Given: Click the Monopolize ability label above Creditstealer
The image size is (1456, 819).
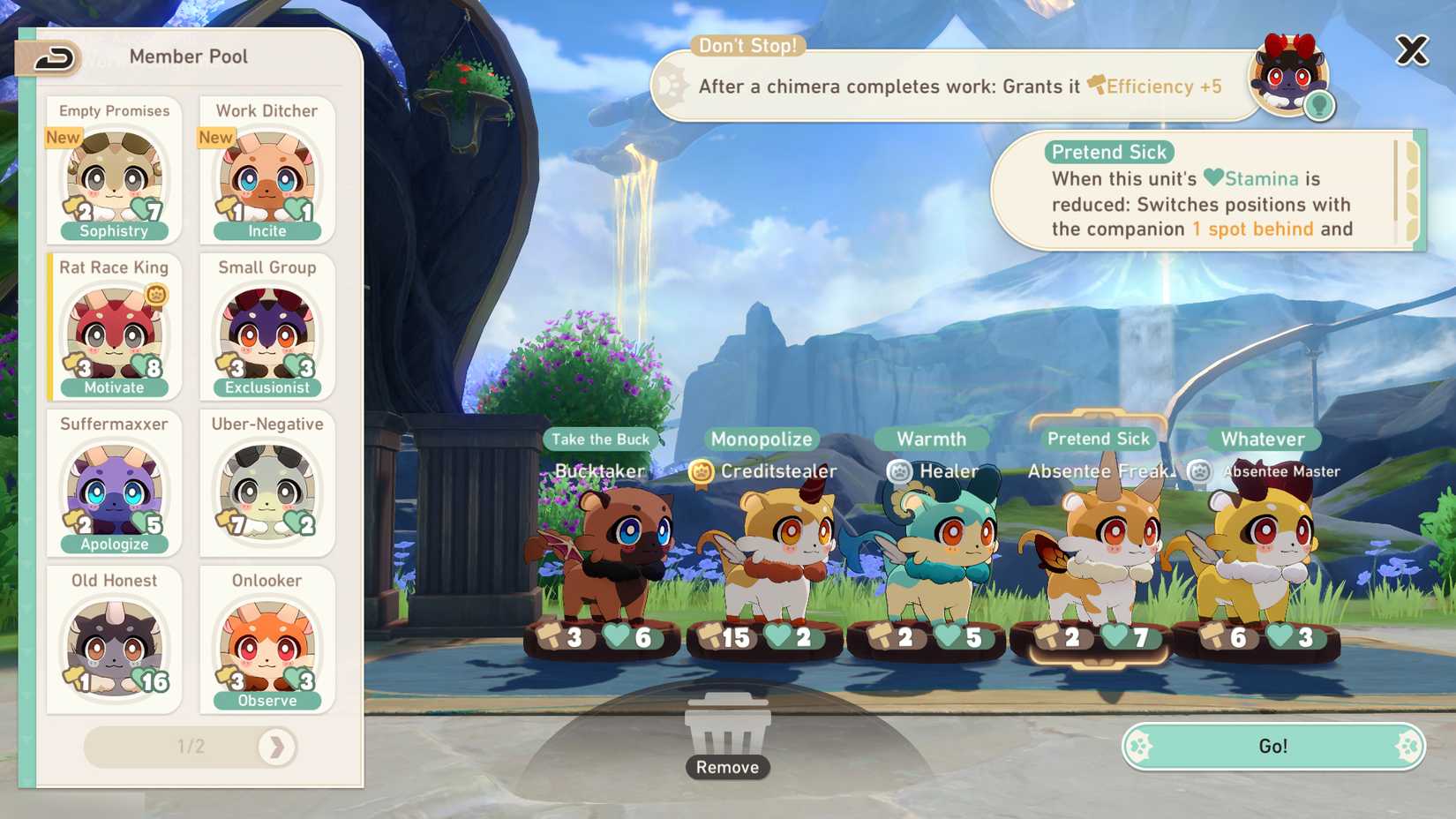Looking at the screenshot, I should (x=760, y=439).
